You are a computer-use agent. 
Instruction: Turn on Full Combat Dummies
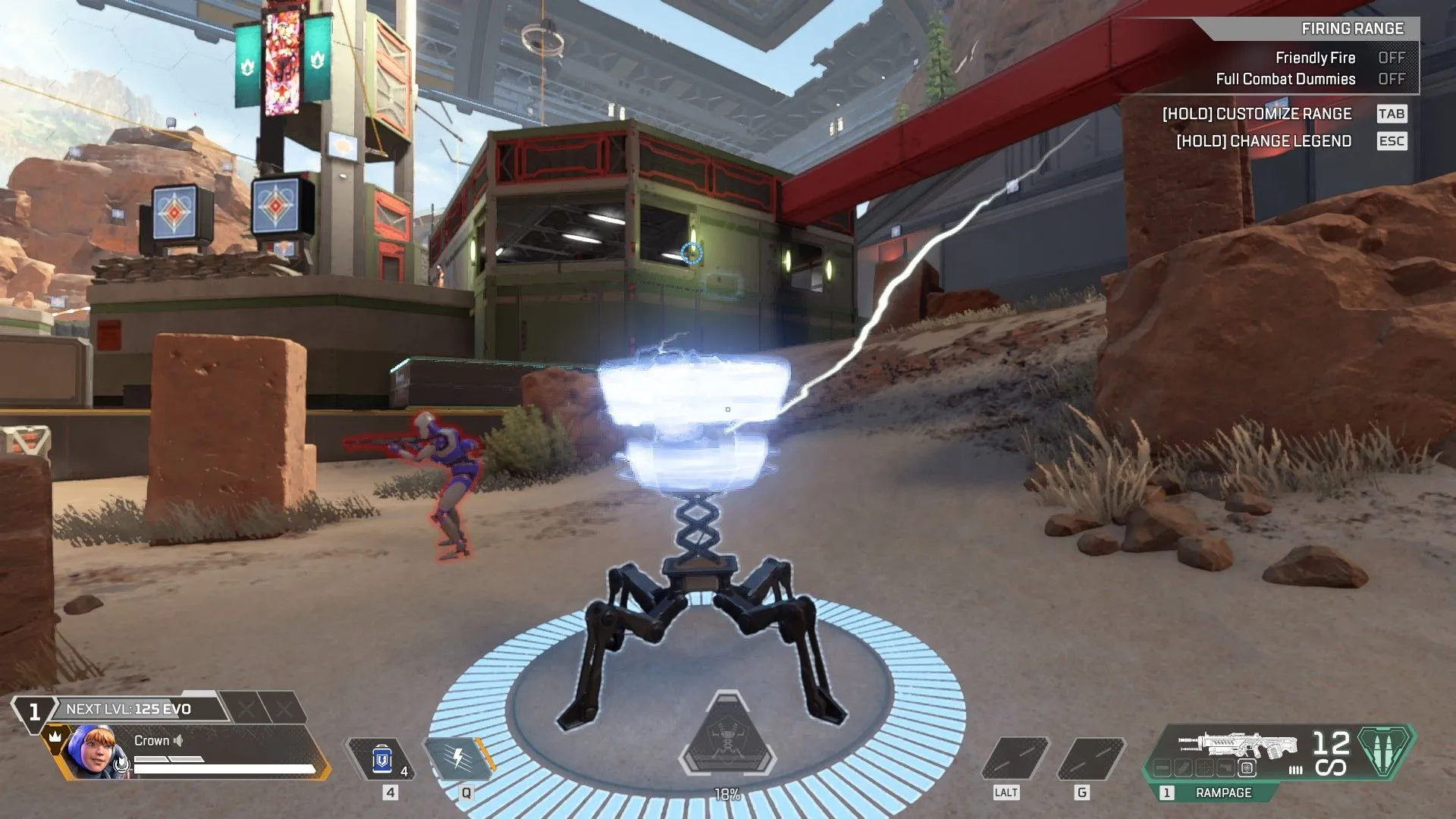[1392, 79]
